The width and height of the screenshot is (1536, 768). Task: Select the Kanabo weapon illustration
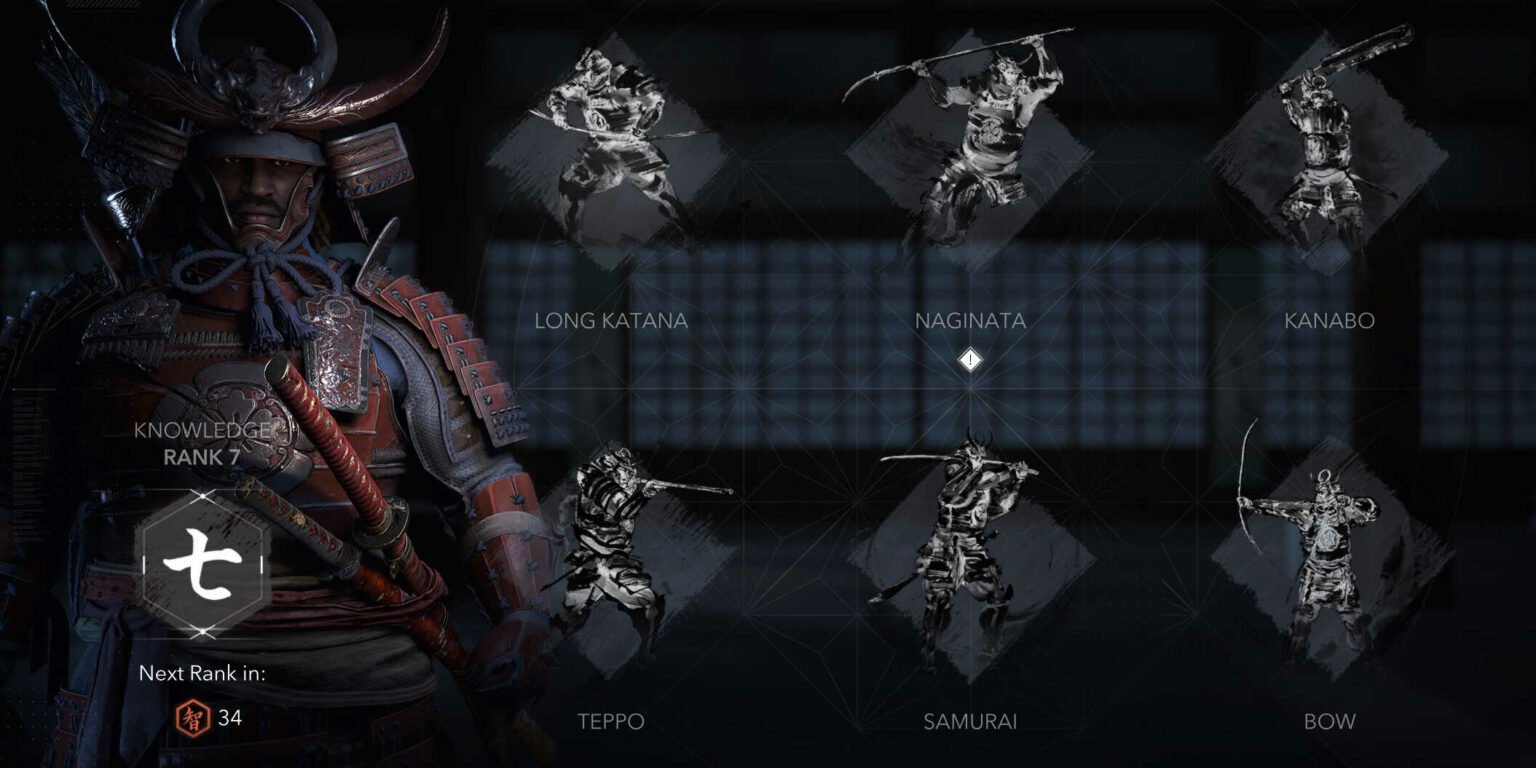pyautogui.click(x=1330, y=150)
